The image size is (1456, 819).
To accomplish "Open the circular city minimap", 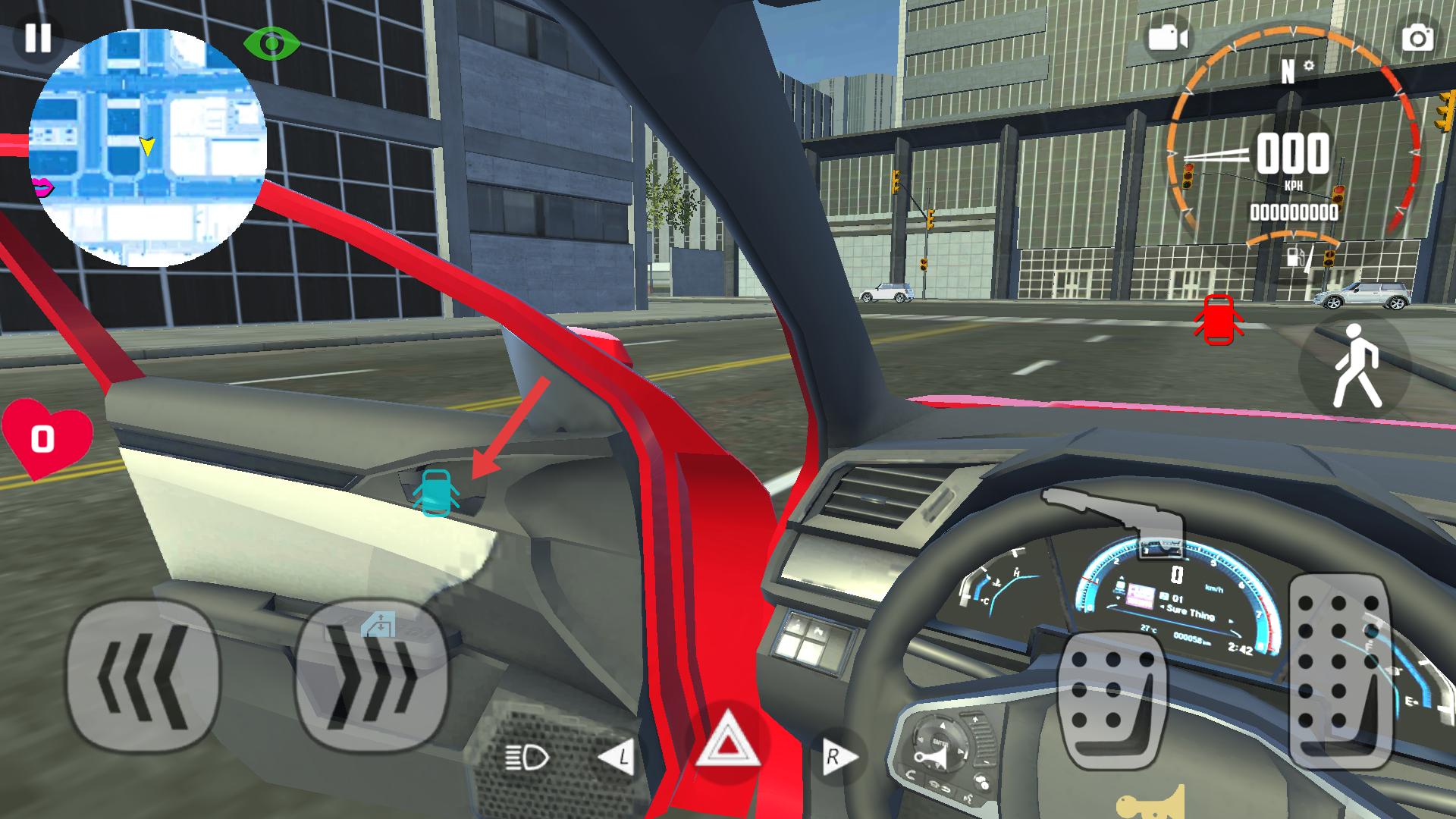I will pos(148,148).
